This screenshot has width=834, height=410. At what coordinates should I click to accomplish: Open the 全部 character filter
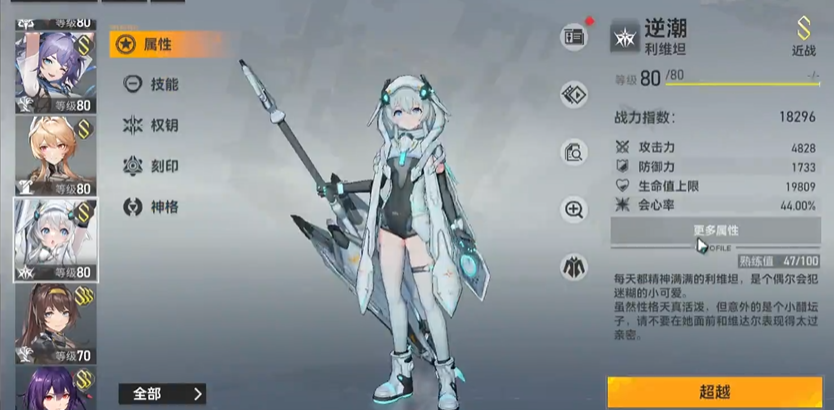(x=162, y=393)
